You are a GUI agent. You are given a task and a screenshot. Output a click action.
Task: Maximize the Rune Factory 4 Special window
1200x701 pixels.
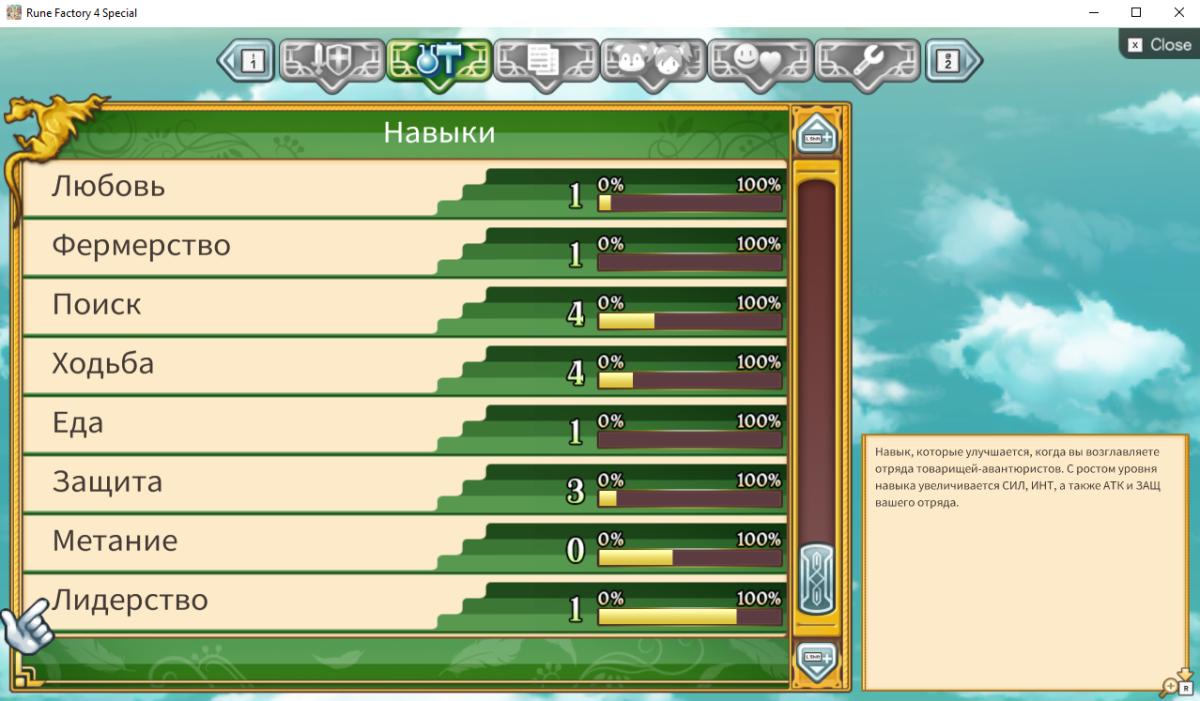pyautogui.click(x=1136, y=13)
